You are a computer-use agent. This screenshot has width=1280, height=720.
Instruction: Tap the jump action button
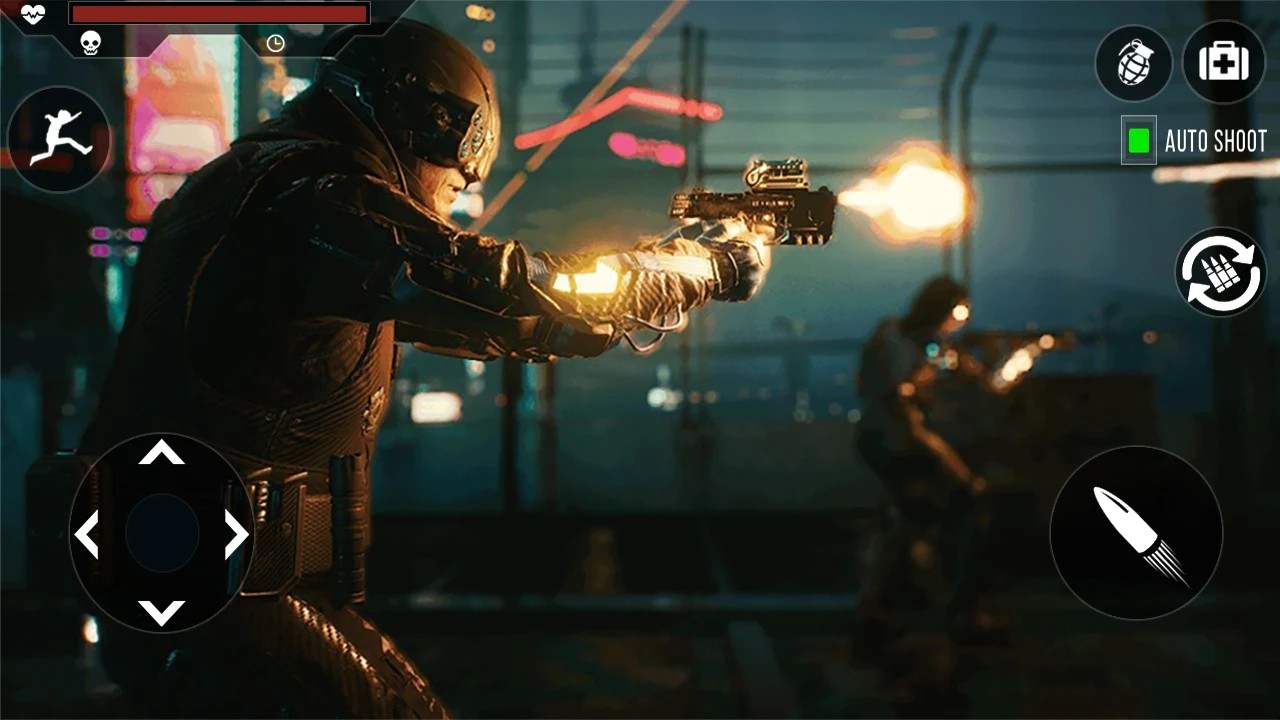tap(59, 139)
